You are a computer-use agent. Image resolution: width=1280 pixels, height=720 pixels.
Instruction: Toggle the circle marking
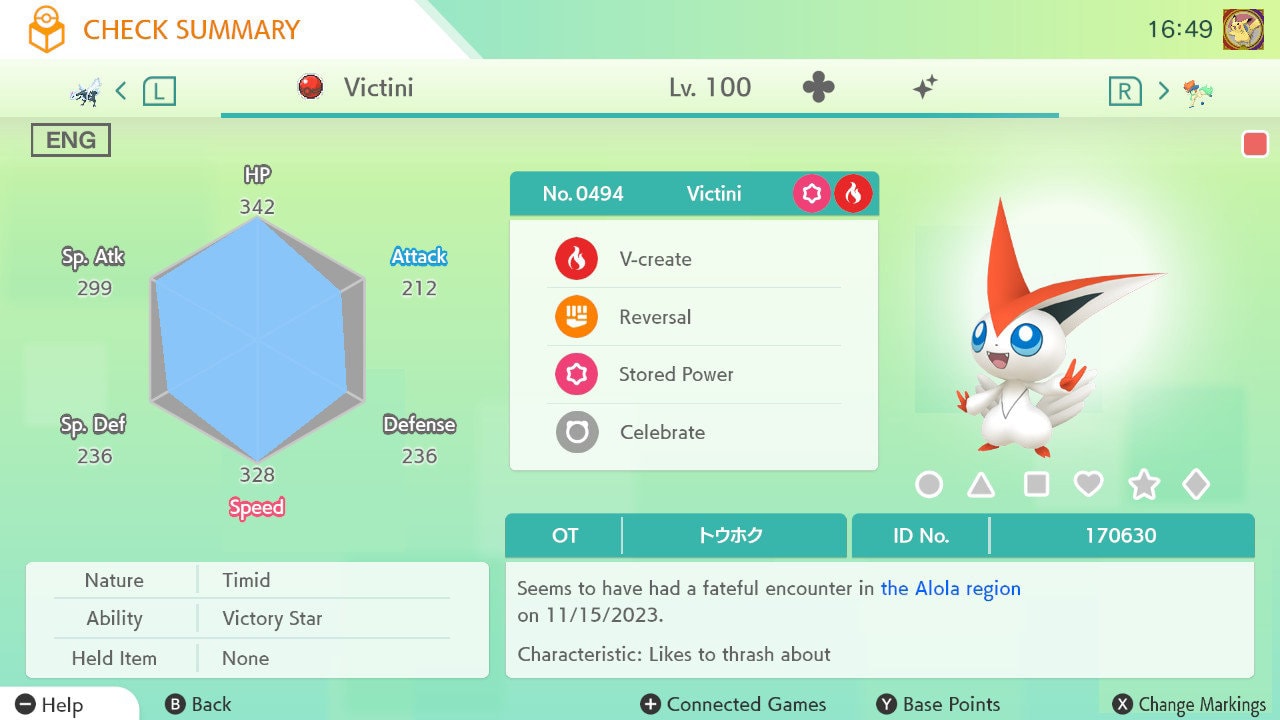click(929, 485)
